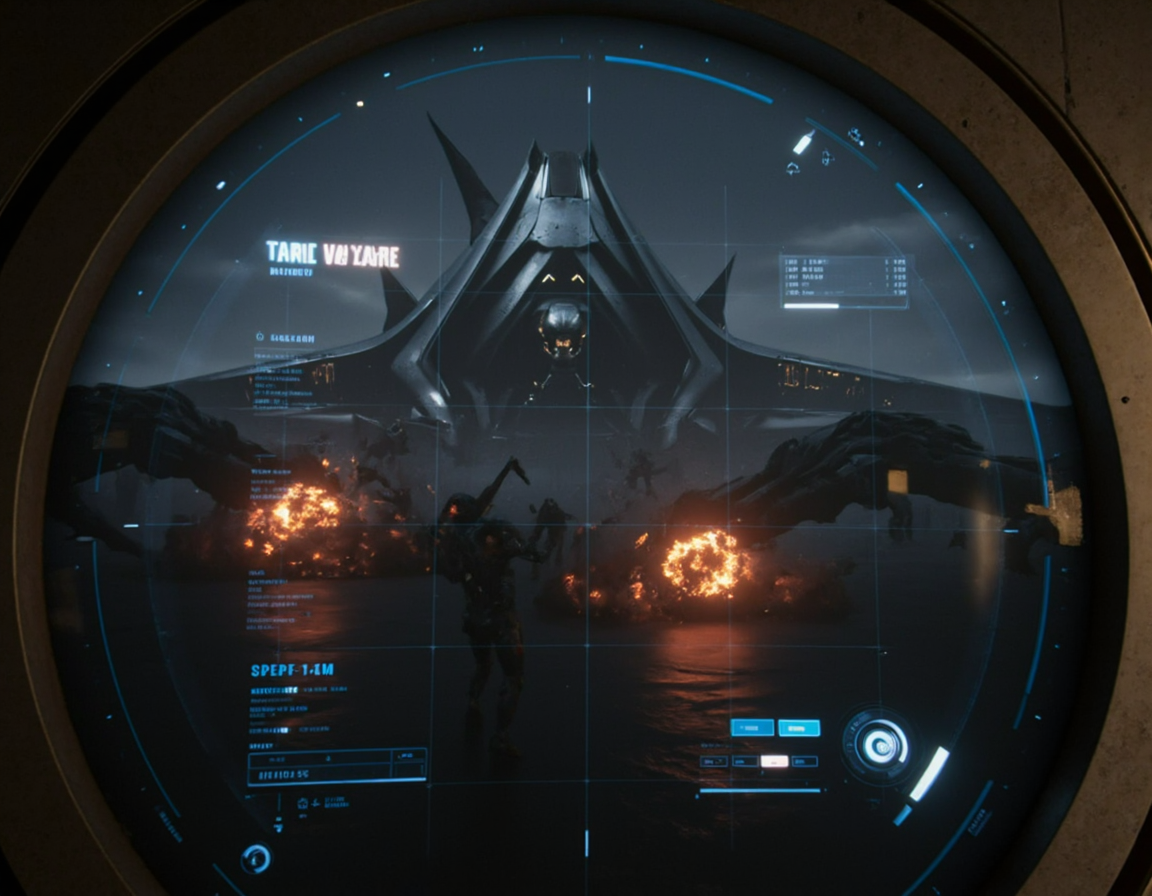Select the white highlighted option button
Screen dimensions: 1152x896
[x=774, y=761]
